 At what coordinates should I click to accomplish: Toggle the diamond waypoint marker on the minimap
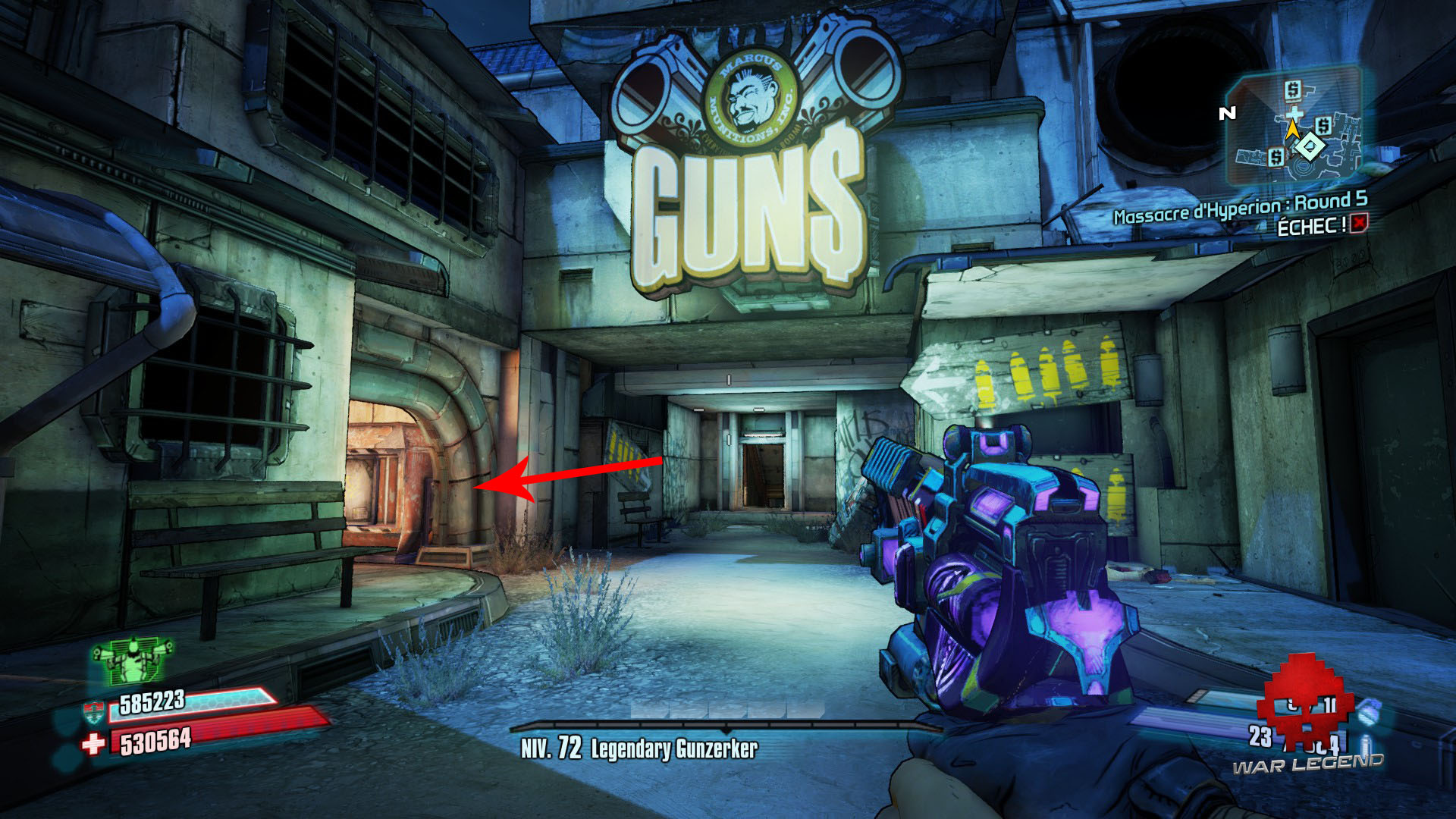point(1309,145)
